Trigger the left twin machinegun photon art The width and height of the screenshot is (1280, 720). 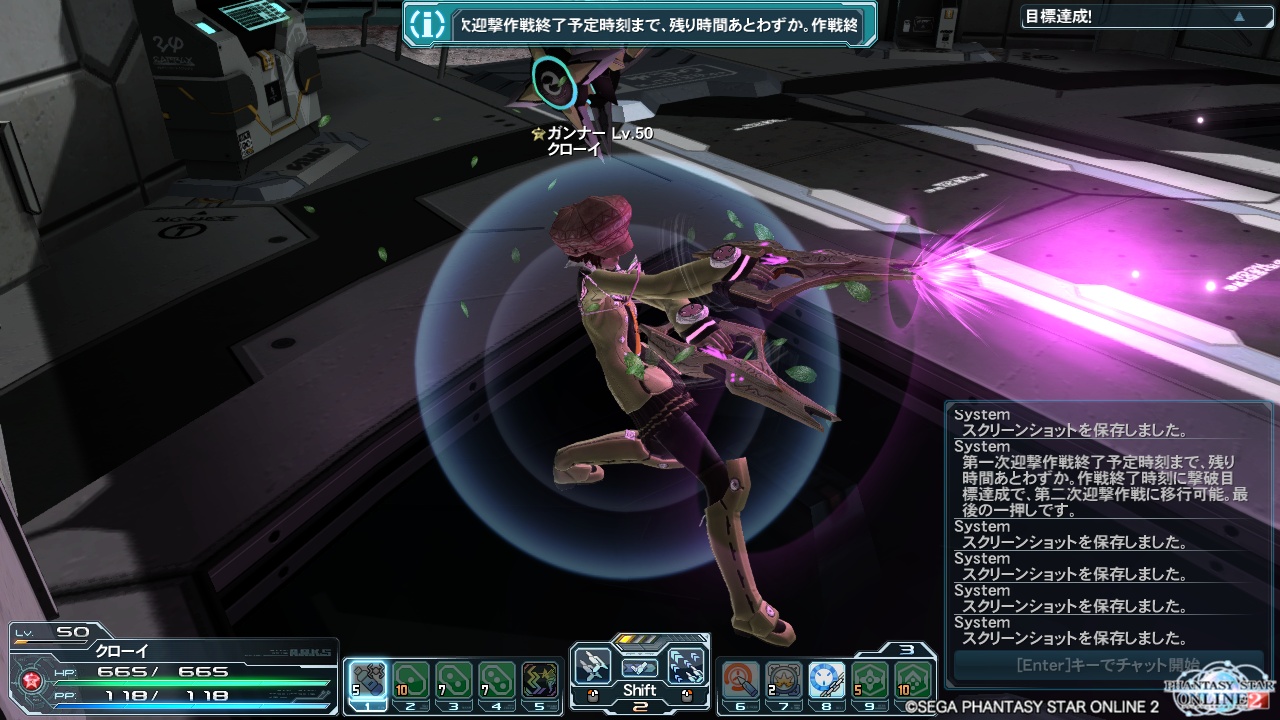593,665
